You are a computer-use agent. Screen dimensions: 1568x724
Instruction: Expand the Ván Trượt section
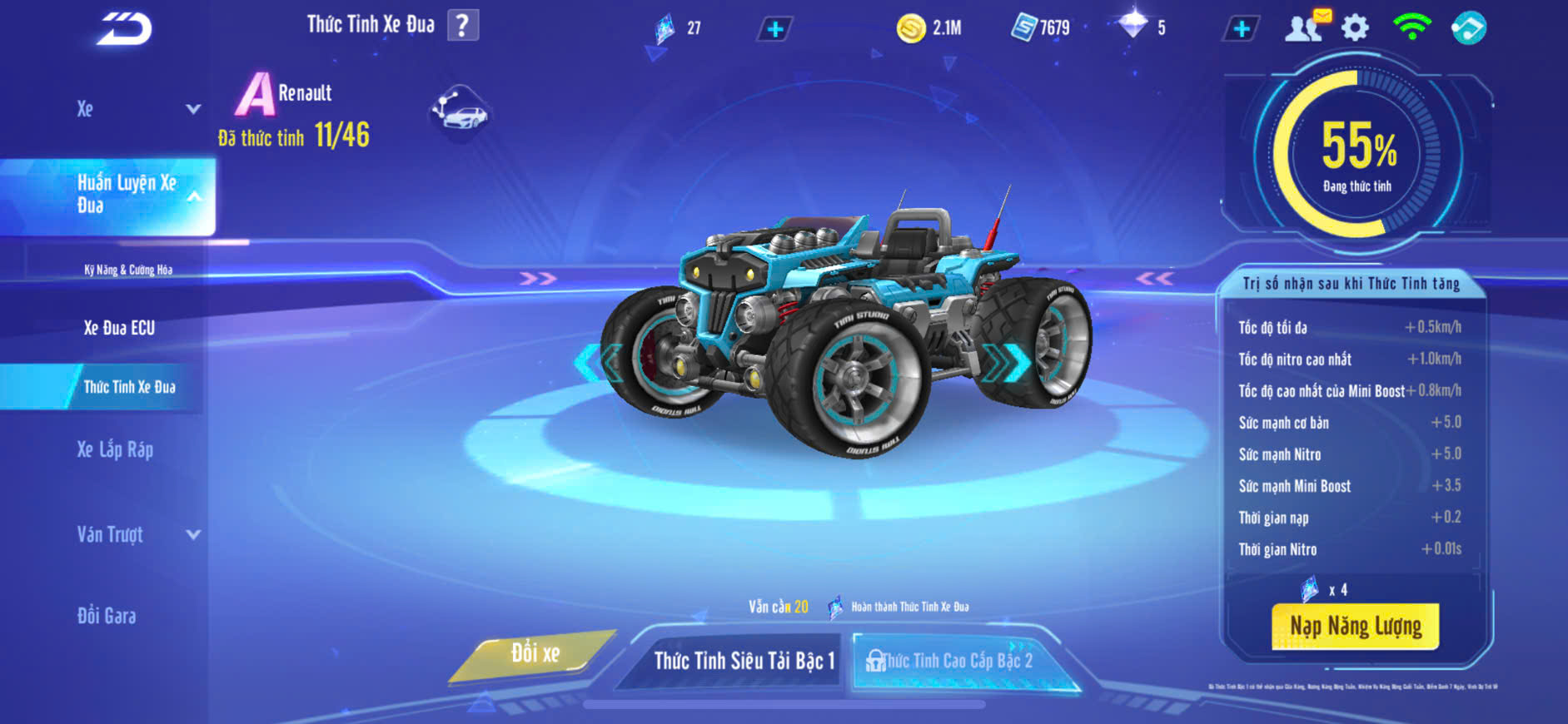click(193, 534)
